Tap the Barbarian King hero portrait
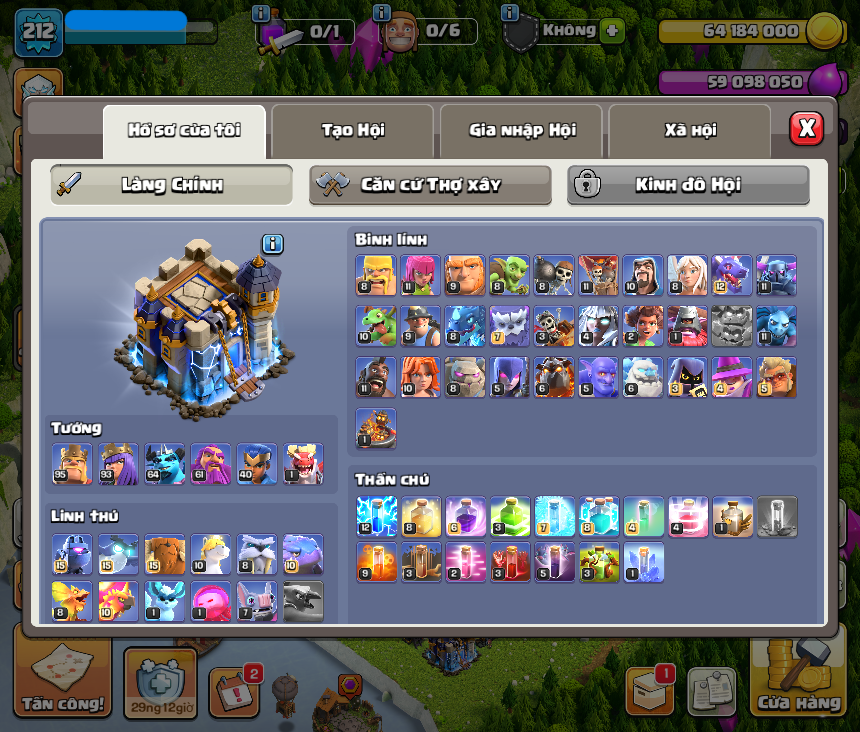860x732 pixels. [72, 464]
